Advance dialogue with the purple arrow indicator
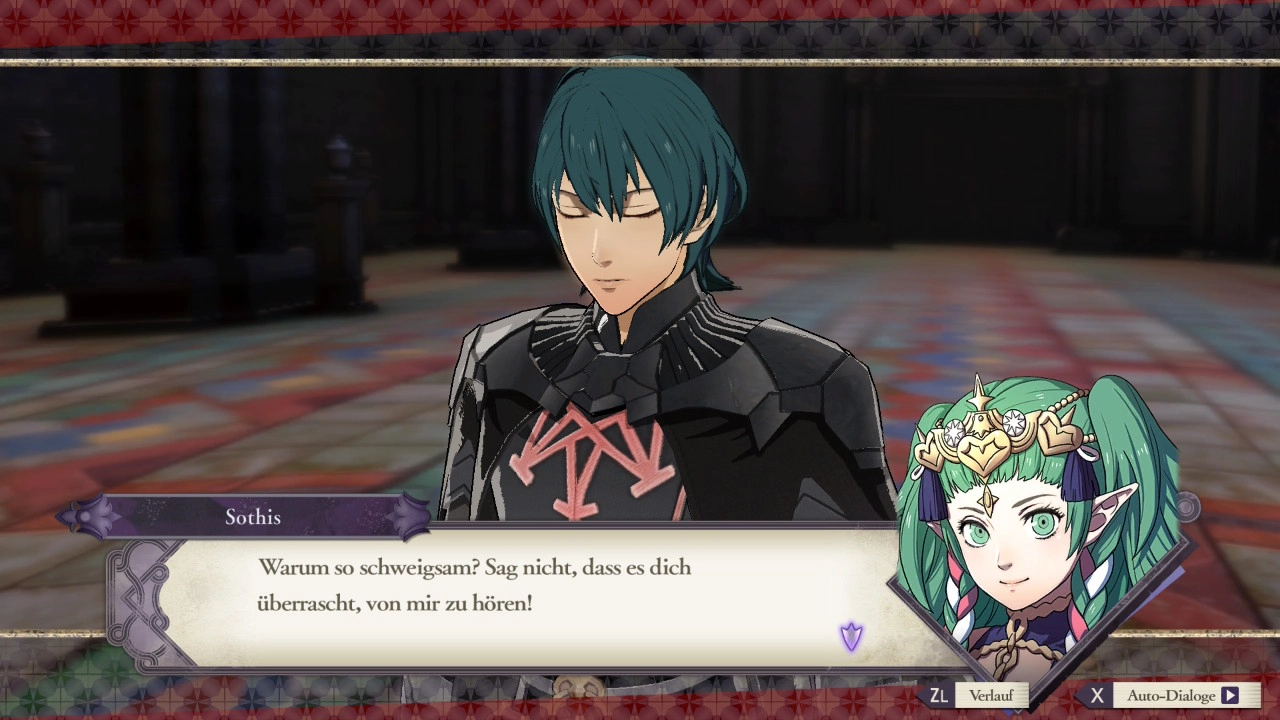 [x=851, y=636]
